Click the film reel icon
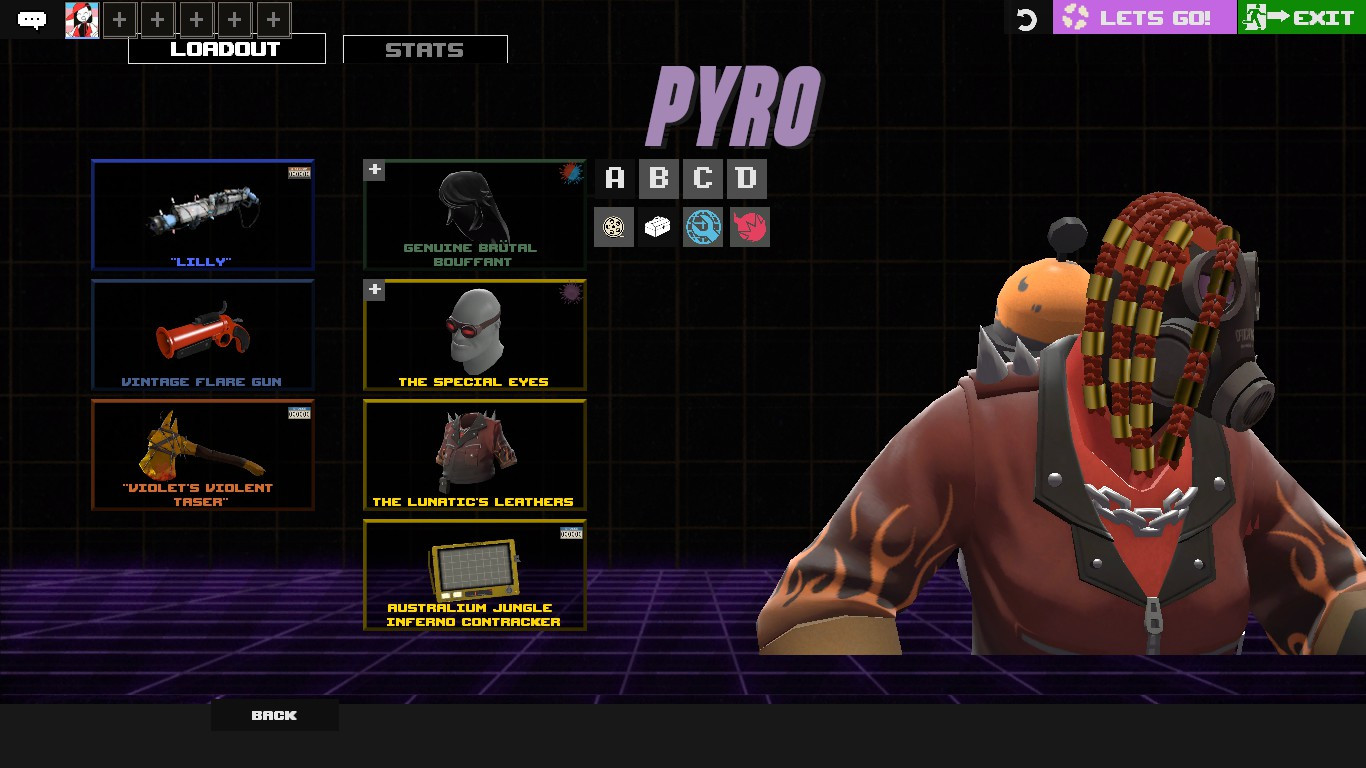 coord(614,226)
